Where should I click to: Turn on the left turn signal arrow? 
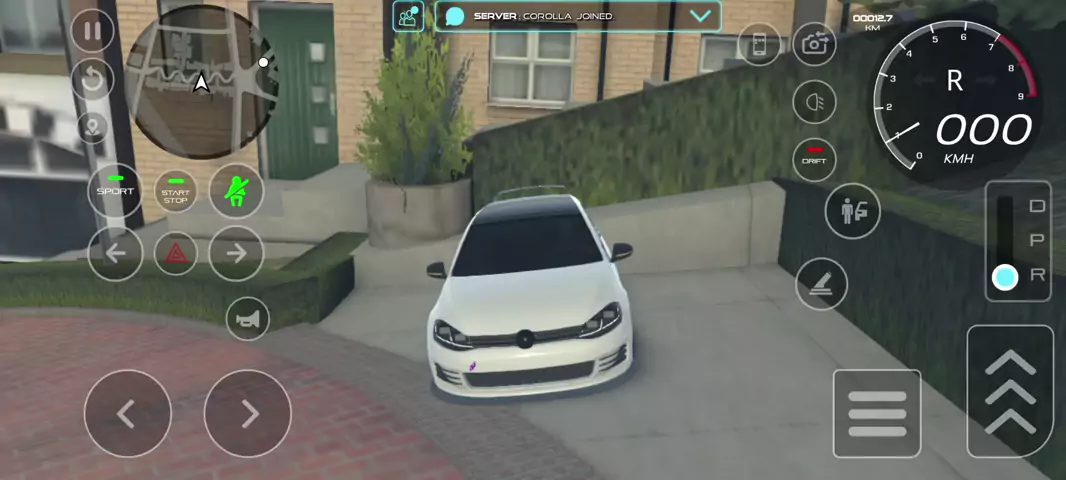click(115, 253)
